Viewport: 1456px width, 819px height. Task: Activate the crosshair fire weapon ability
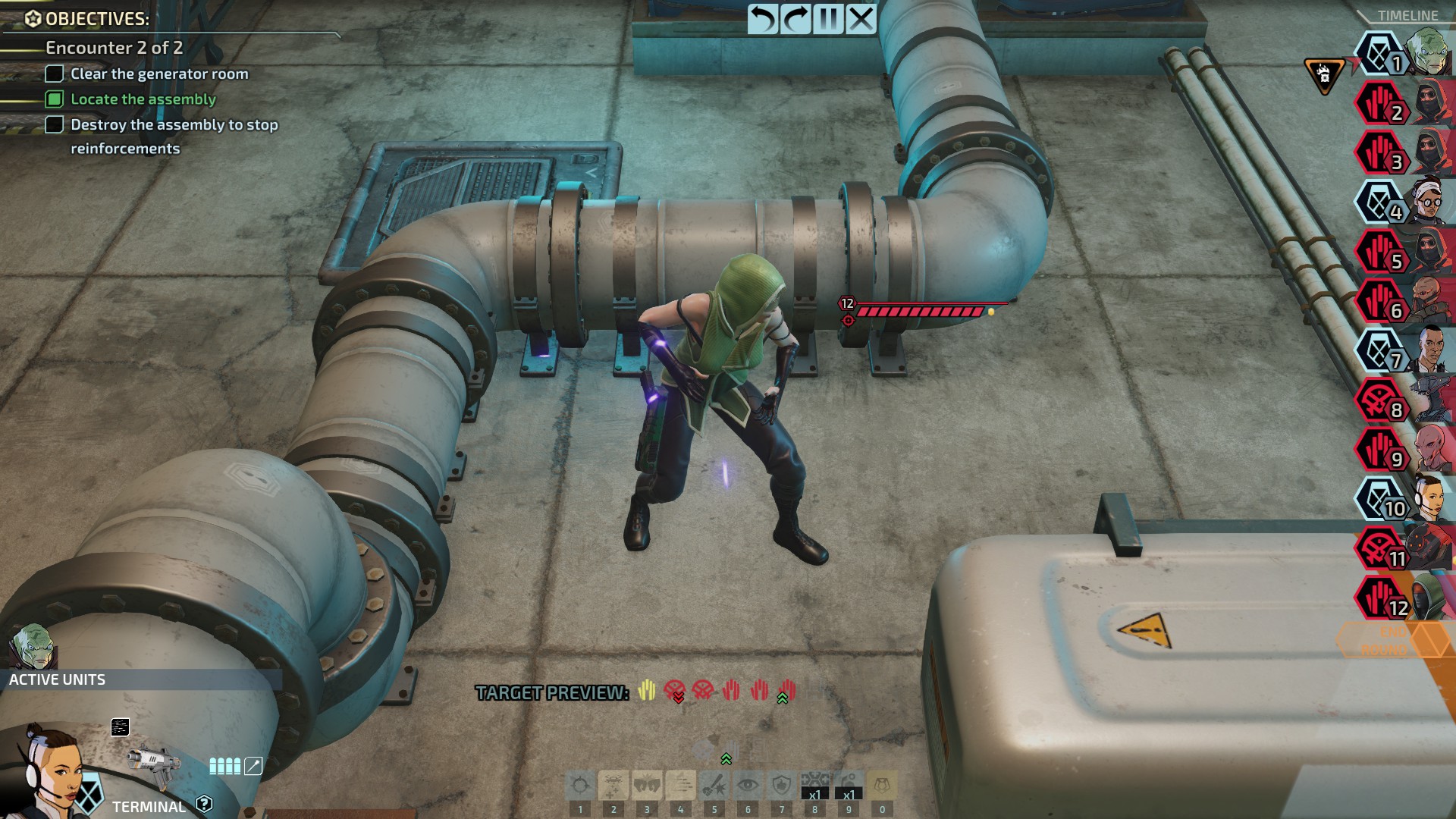(x=580, y=786)
